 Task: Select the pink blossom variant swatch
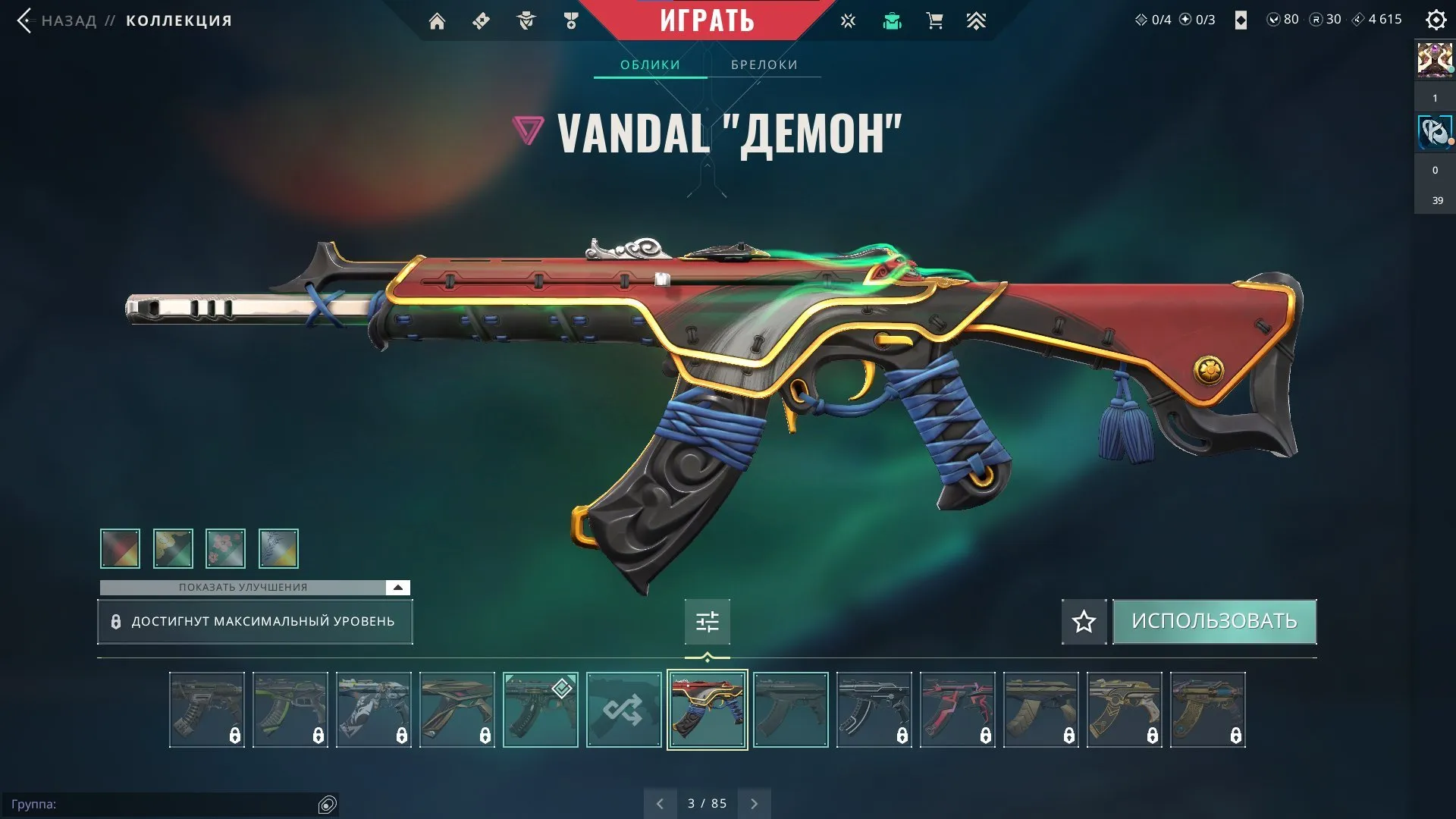(225, 548)
